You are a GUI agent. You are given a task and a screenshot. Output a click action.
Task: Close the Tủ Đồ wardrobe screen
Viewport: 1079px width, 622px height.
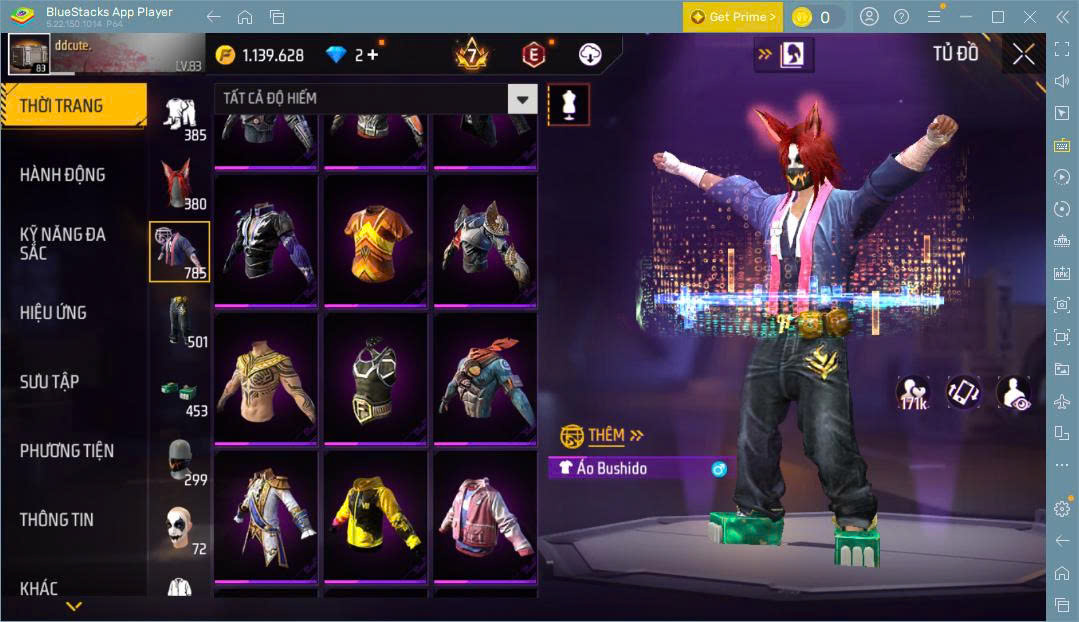1023,54
